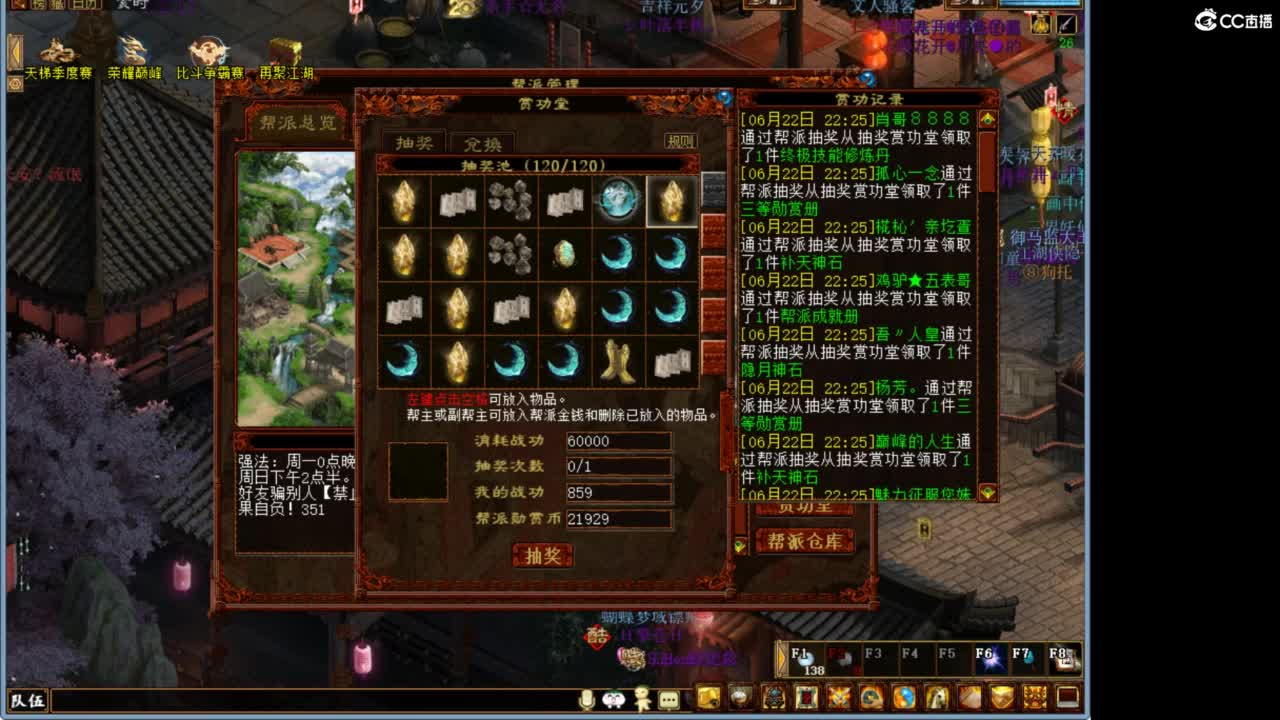
Task: Open the golden shield icon near the toolbar
Action: click(1002, 699)
